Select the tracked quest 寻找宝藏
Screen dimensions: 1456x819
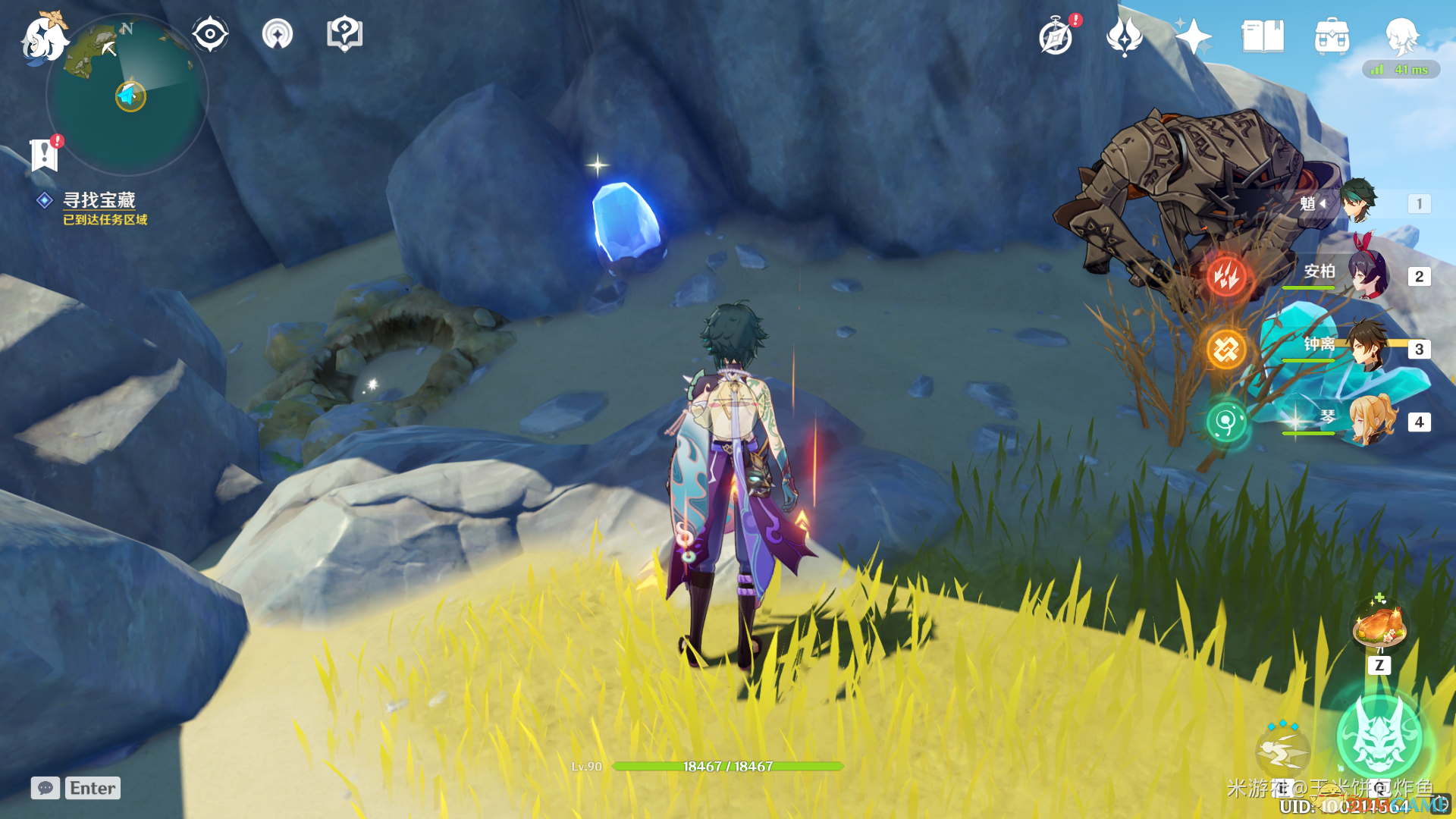pos(99,200)
